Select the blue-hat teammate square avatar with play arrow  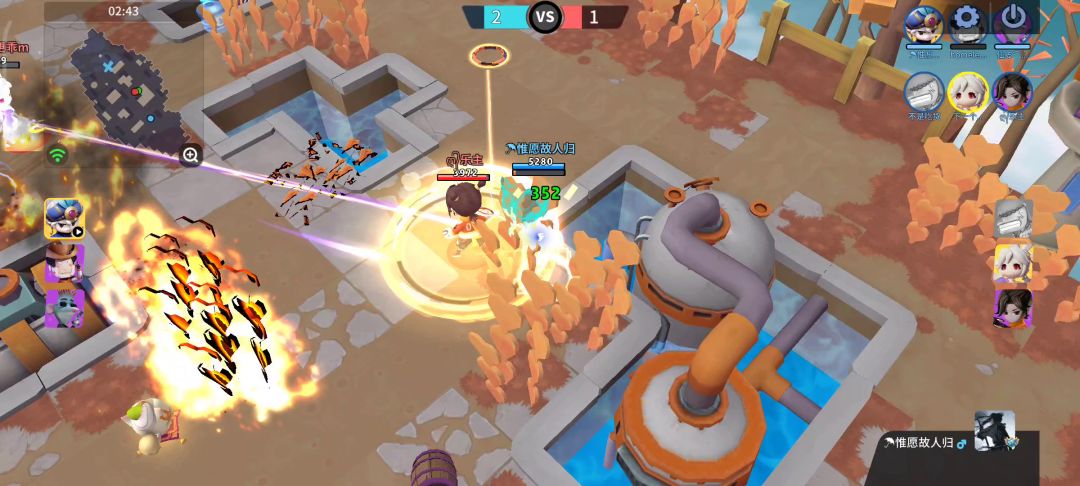(63, 218)
